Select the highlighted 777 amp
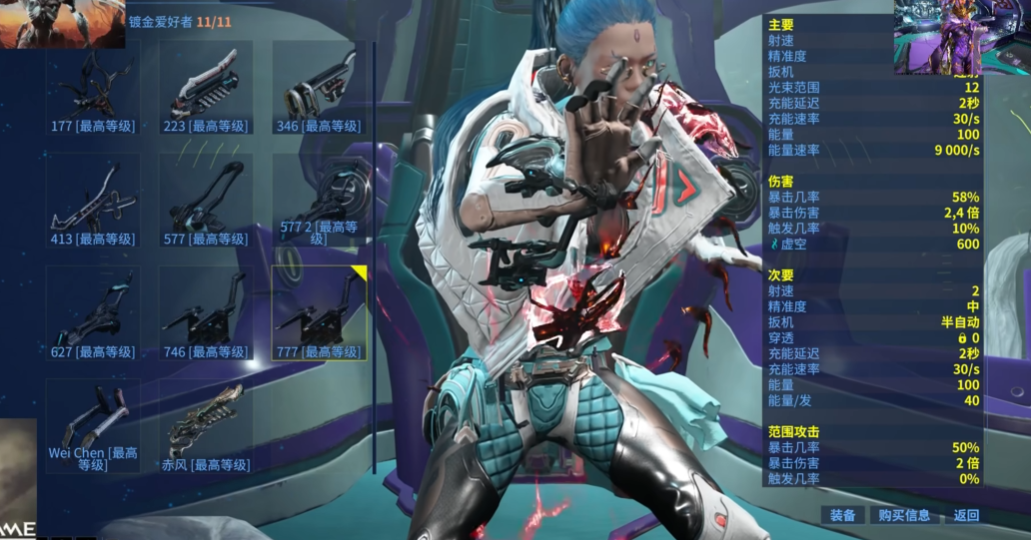The height and width of the screenshot is (540, 1031). pos(319,313)
